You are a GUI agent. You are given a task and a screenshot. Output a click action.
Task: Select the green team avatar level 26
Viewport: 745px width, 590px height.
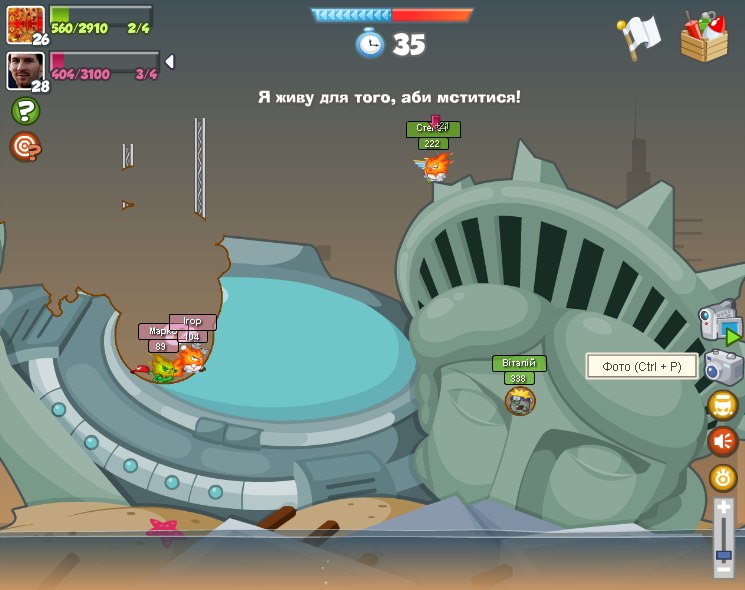tap(25, 24)
